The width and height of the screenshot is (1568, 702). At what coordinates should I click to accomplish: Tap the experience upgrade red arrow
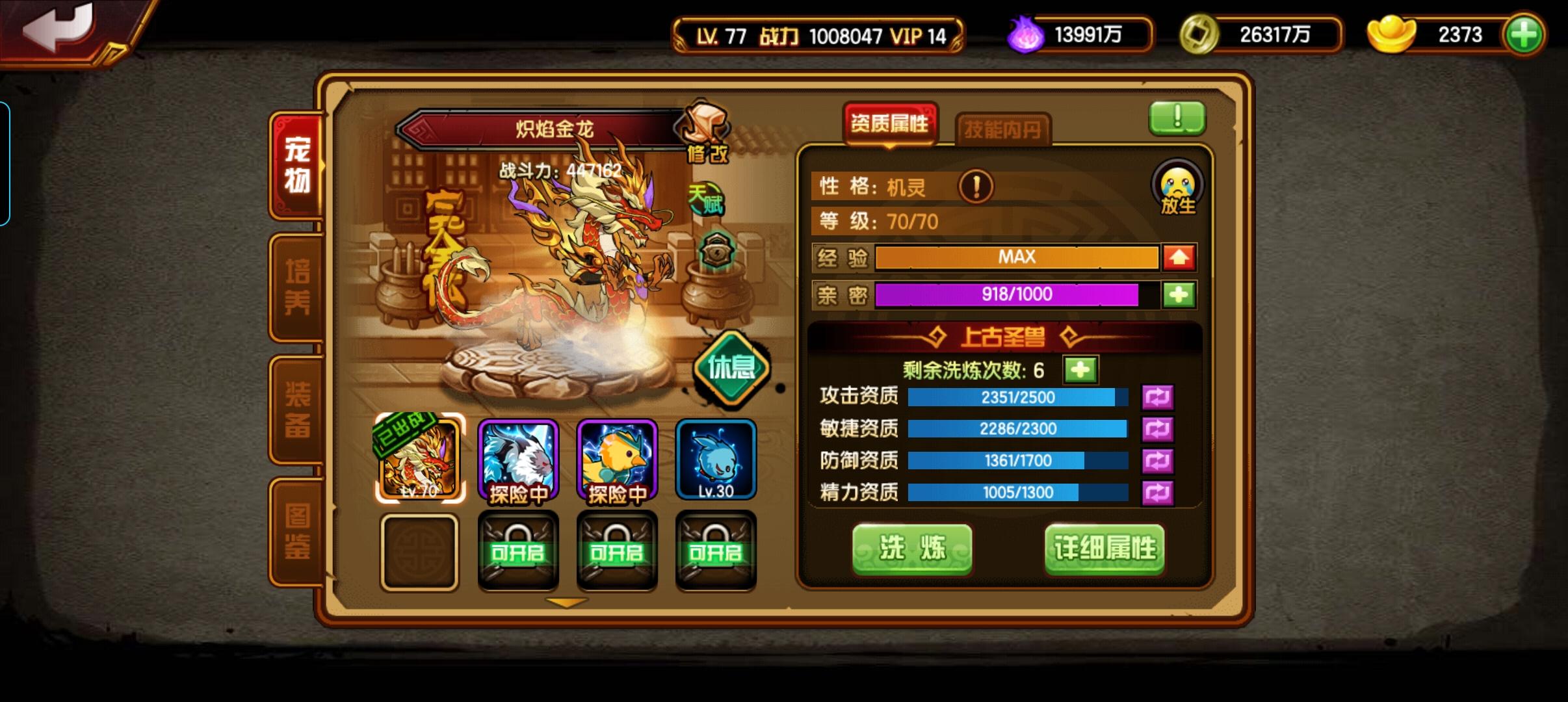[x=1181, y=257]
